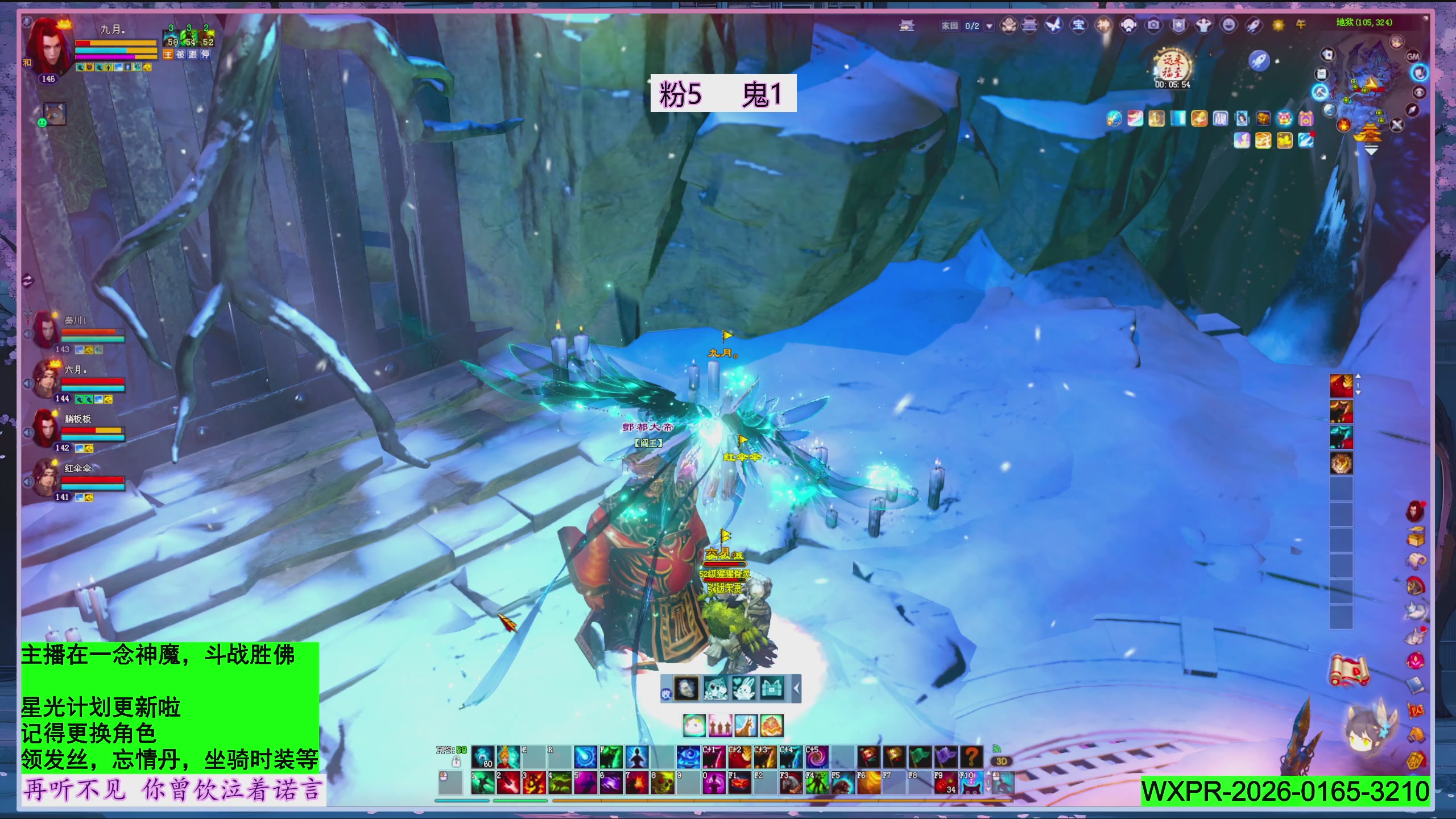Open the camera screenshot button
This screenshot has width=1456, height=819.
pos(1153,25)
